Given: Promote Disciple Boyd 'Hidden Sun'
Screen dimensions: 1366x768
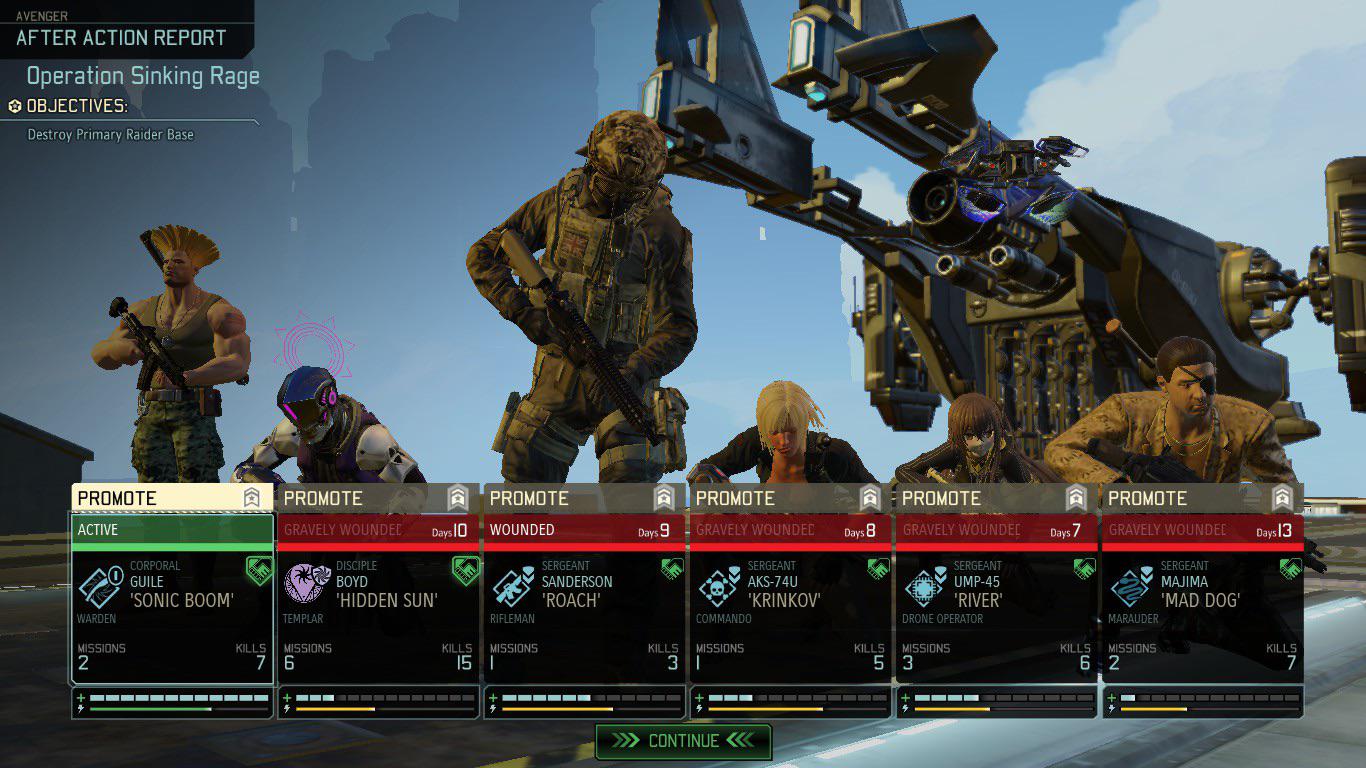Looking at the screenshot, I should (x=378, y=498).
